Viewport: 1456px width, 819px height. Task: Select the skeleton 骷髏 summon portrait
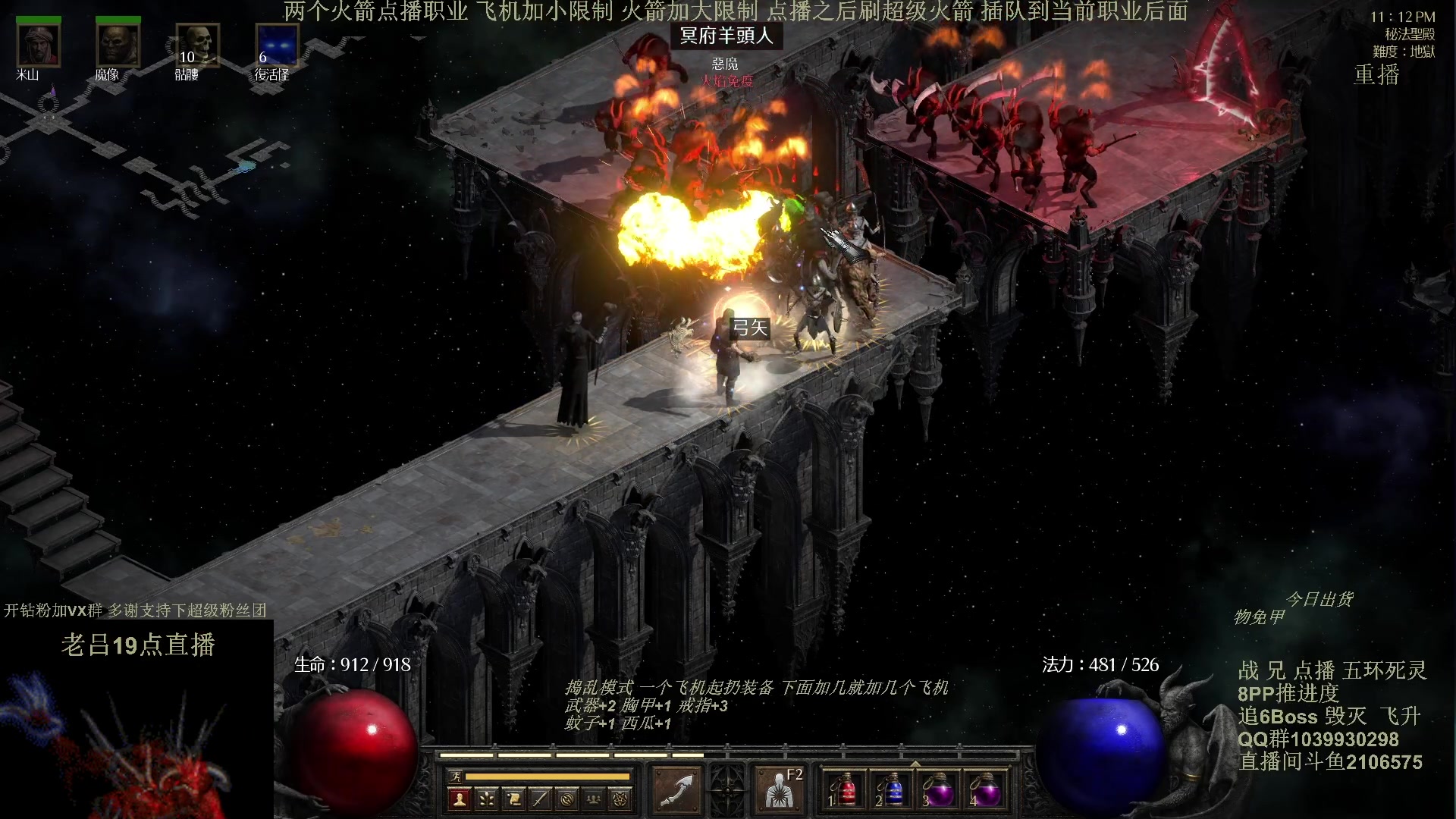(197, 45)
